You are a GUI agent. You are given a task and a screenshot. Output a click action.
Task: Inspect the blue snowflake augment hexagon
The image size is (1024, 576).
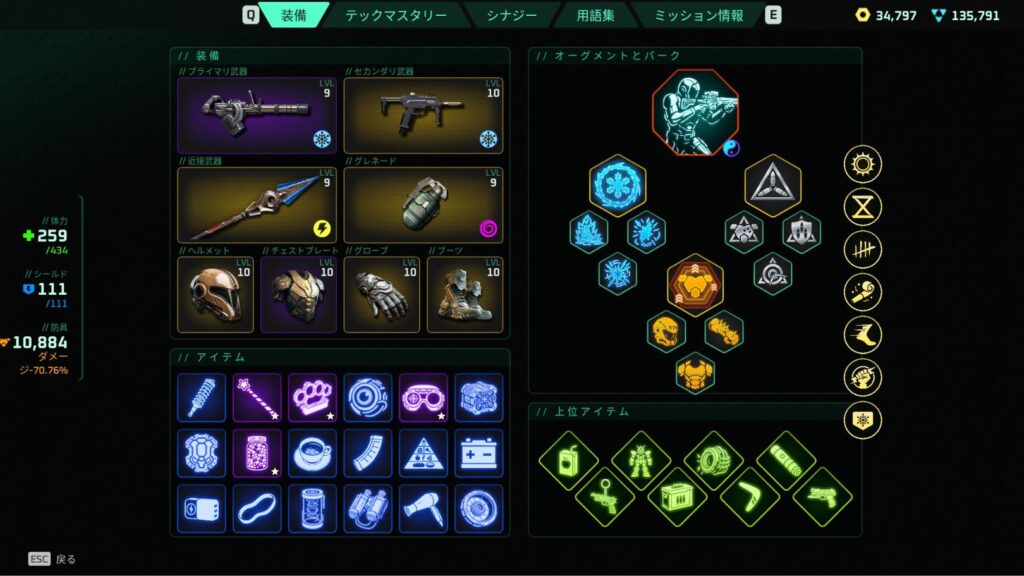[617, 185]
